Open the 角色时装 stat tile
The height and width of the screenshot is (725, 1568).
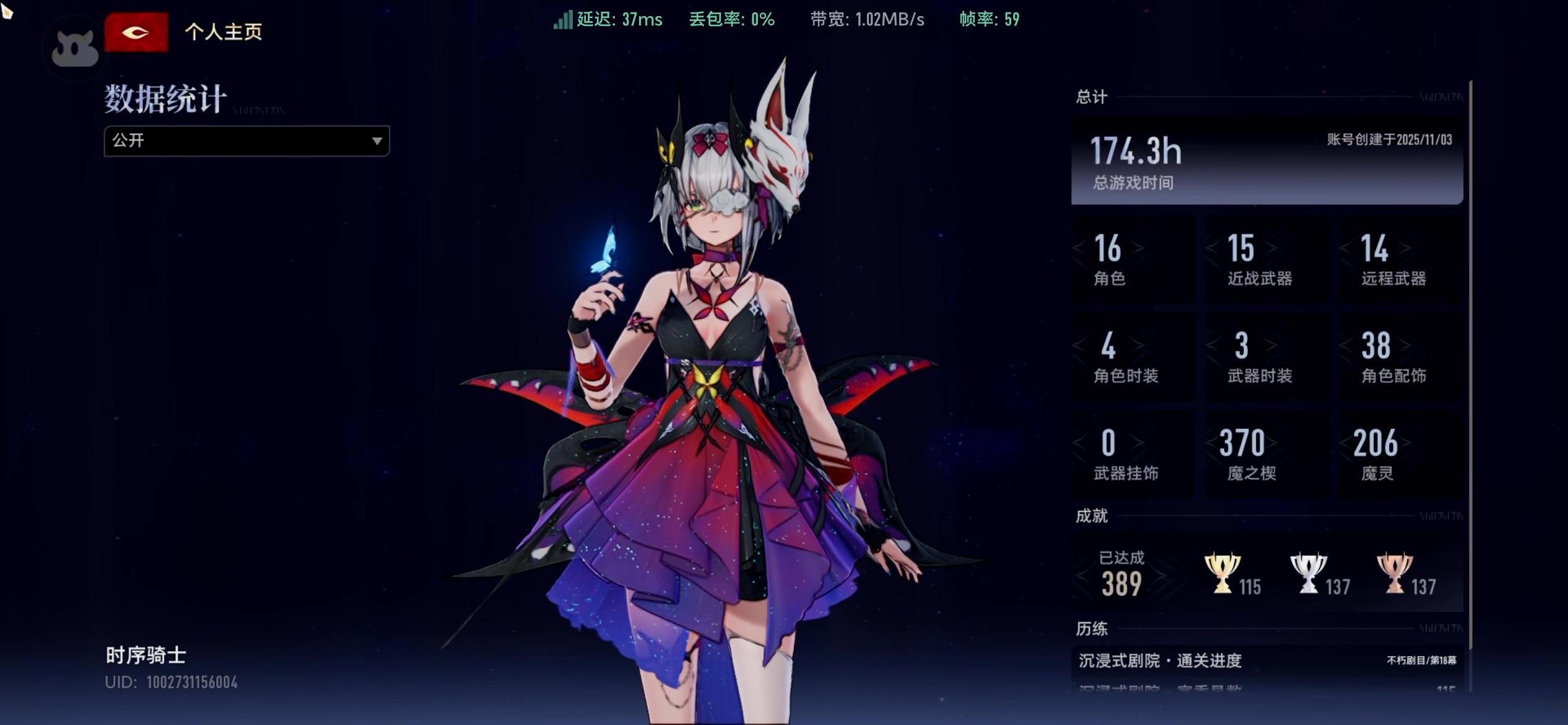(1133, 357)
